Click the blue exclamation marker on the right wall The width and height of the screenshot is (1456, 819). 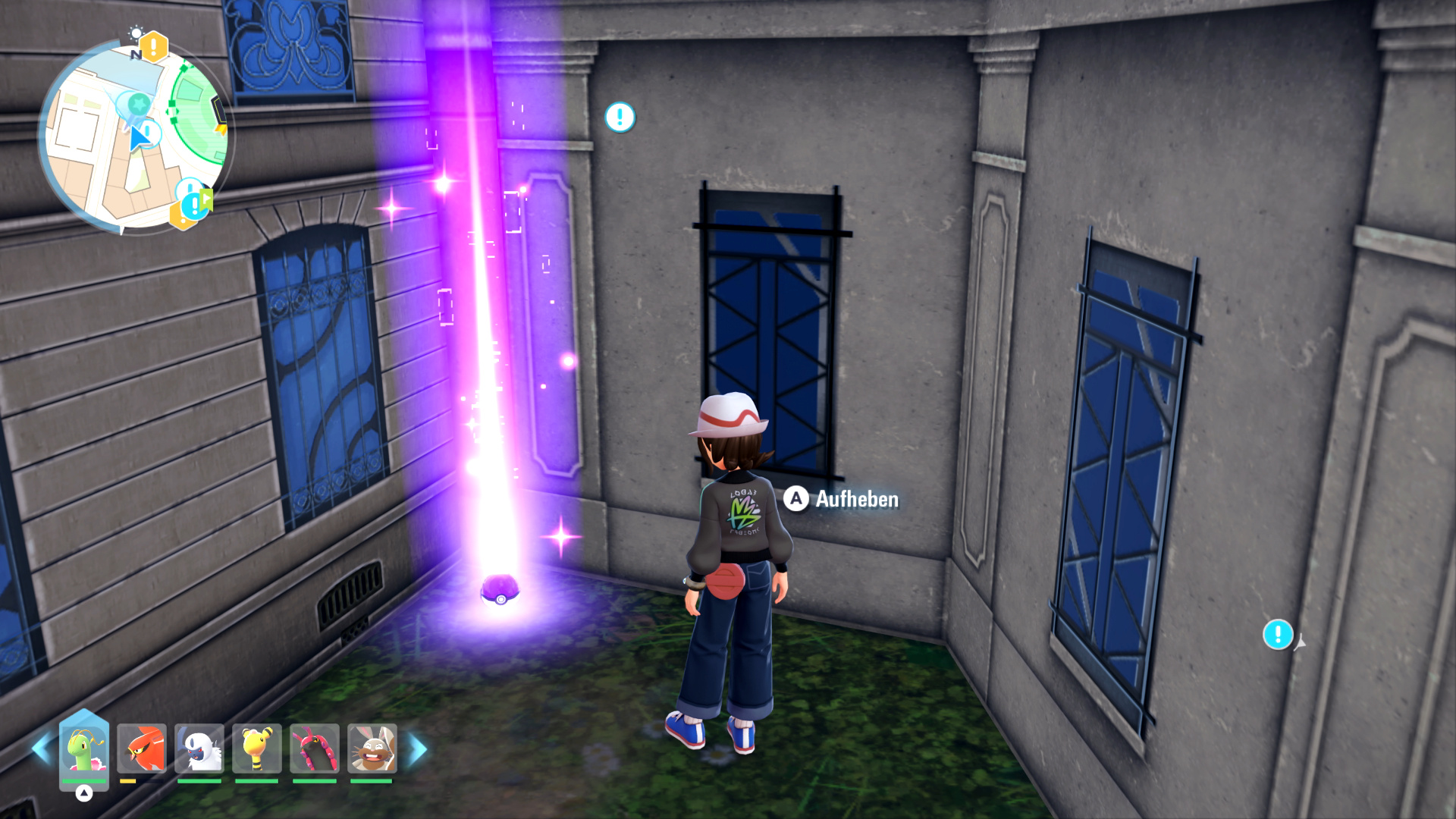[x=1278, y=635]
